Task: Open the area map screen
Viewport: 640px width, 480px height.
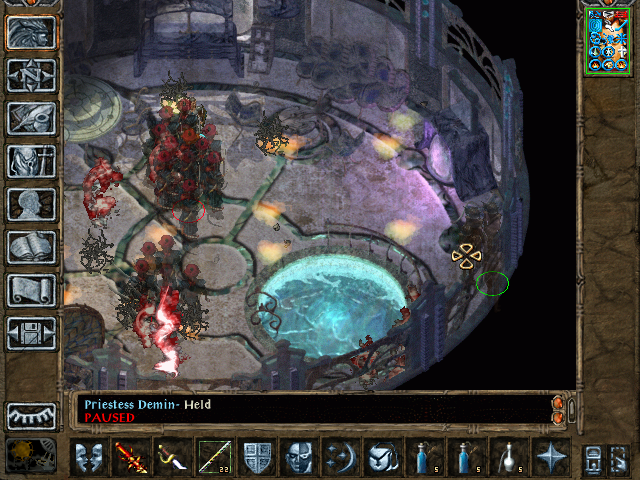Action: (31, 75)
